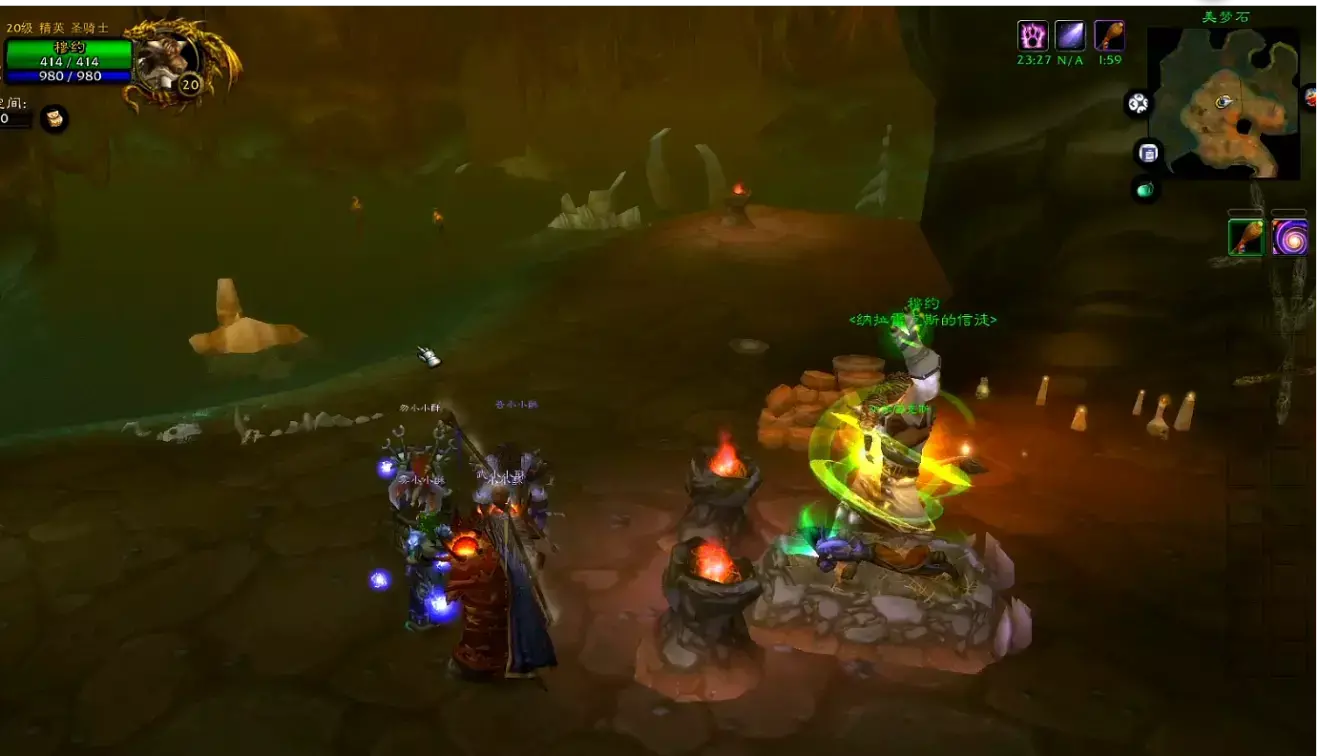Image resolution: width=1319 pixels, height=756 pixels.
Task: Click the red and blue button on the minimap's right edge
Action: pos(1311,97)
